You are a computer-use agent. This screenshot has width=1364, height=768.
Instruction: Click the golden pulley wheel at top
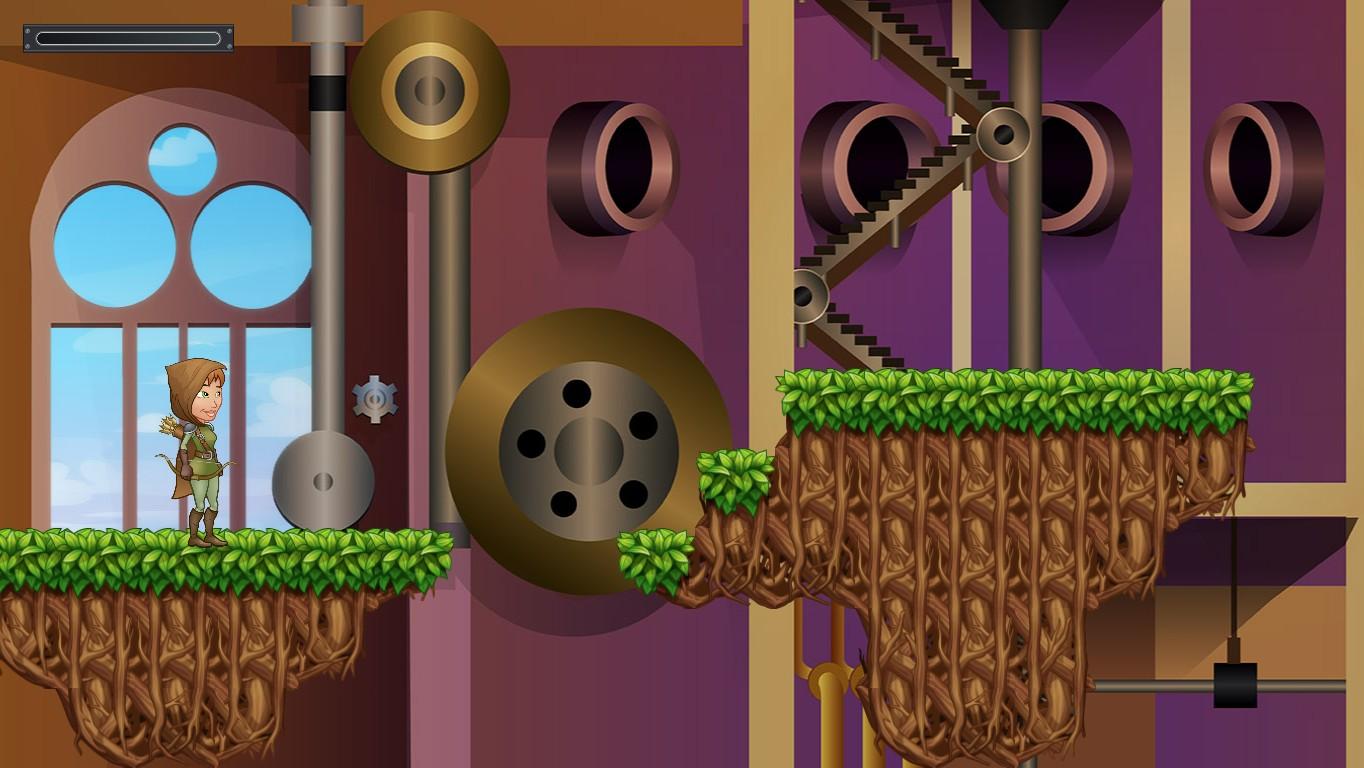click(x=430, y=90)
